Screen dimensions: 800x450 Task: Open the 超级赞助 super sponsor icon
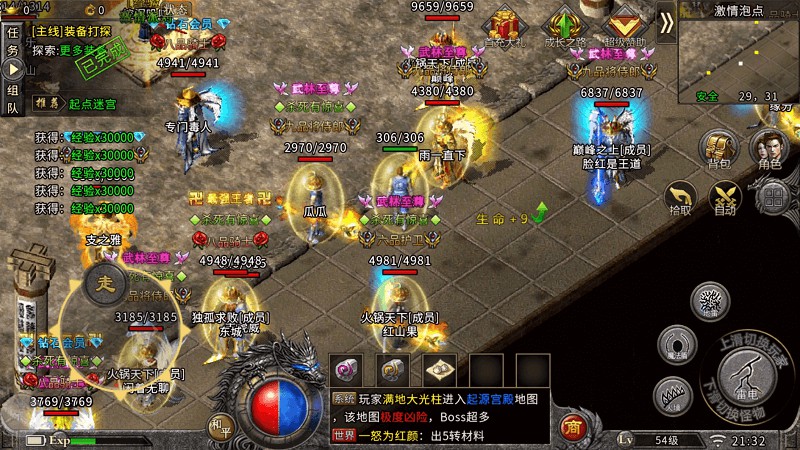(625, 28)
